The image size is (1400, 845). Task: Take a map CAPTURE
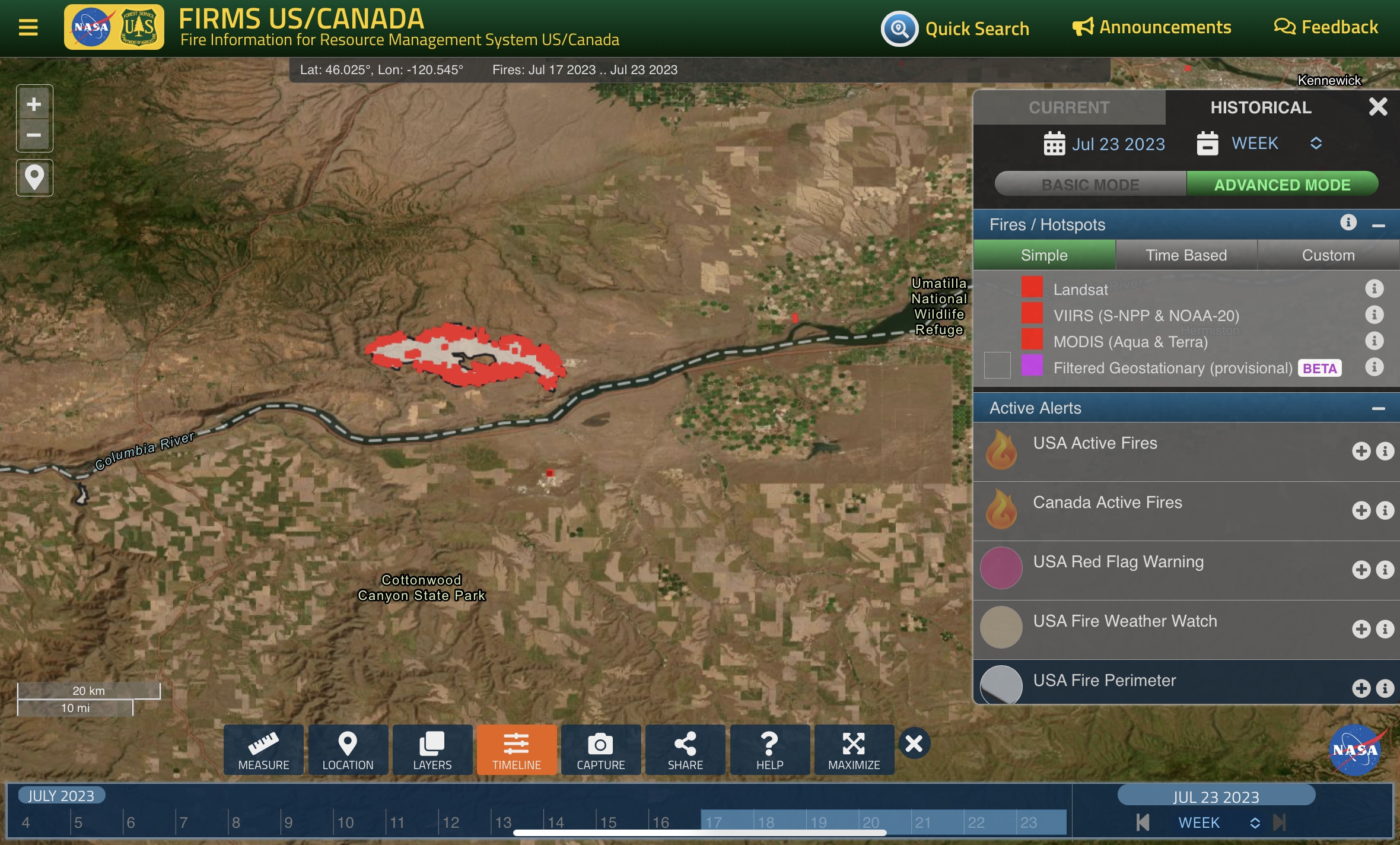[600, 749]
